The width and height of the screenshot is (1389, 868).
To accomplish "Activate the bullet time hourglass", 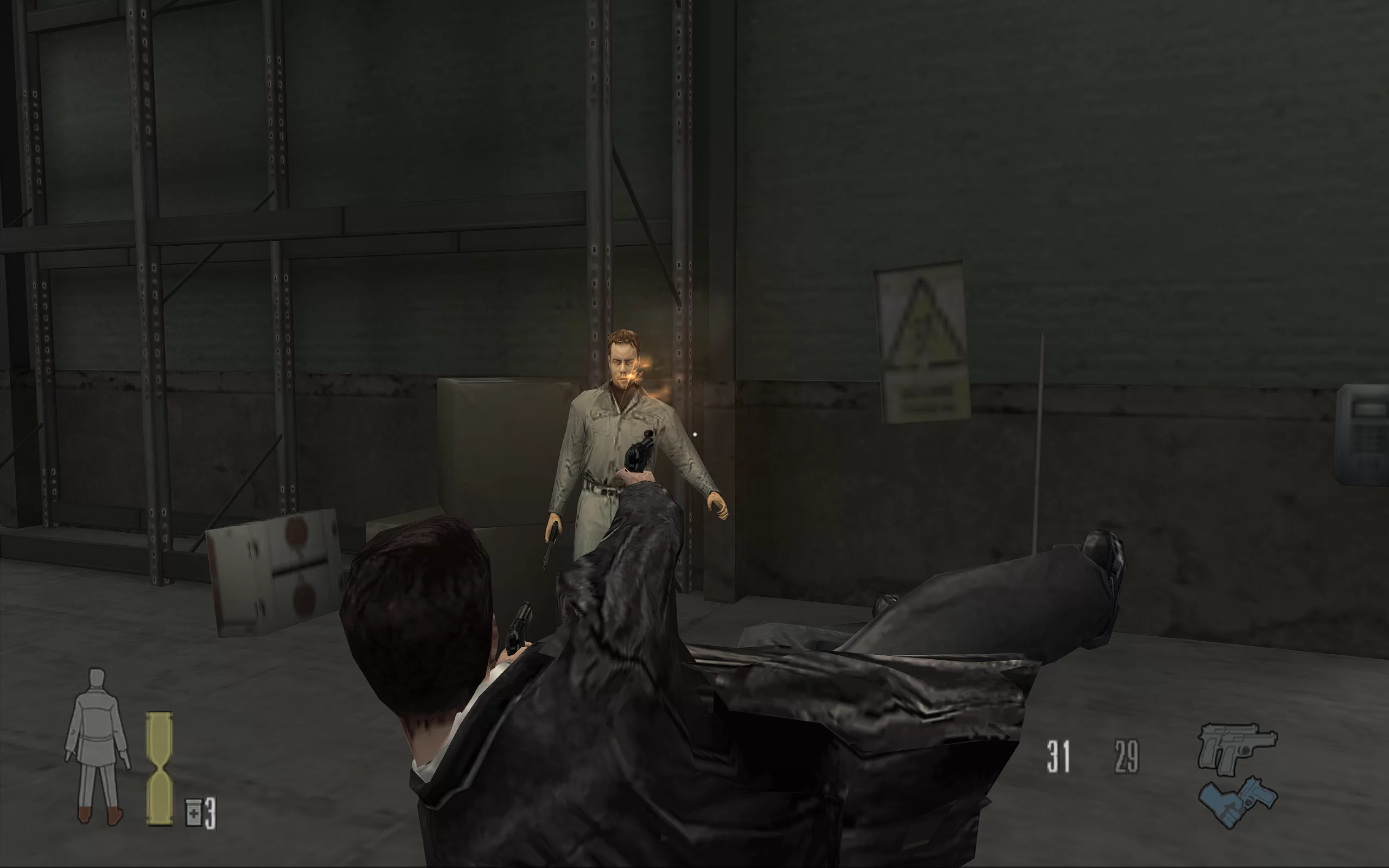I will (x=159, y=769).
